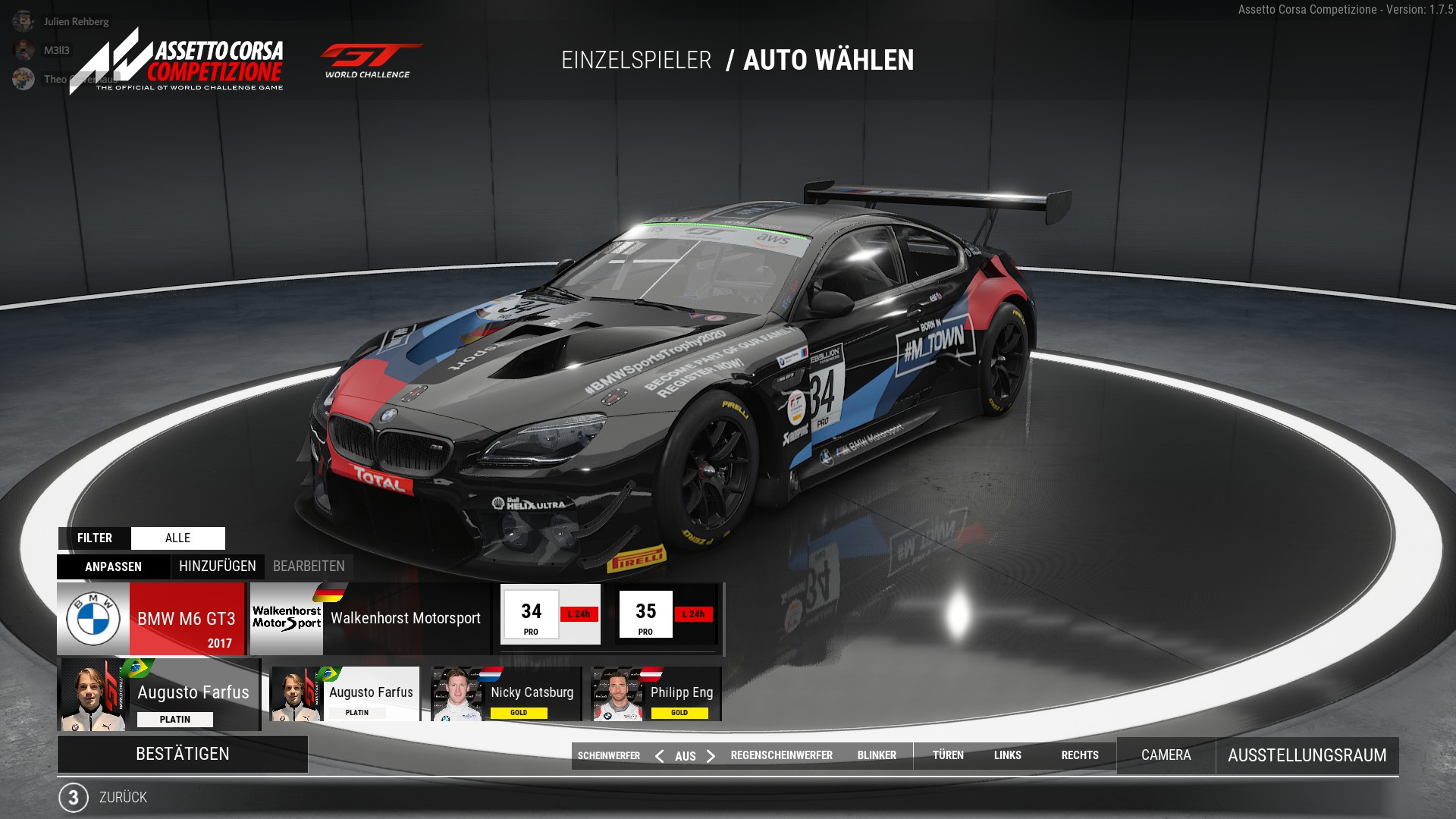Pick car number 35 PRO entry
Screen dimensions: 1456x819
pos(665,614)
